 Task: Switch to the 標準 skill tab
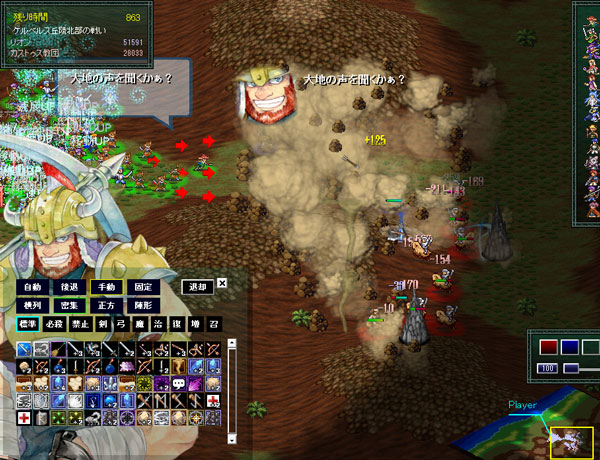[30, 324]
